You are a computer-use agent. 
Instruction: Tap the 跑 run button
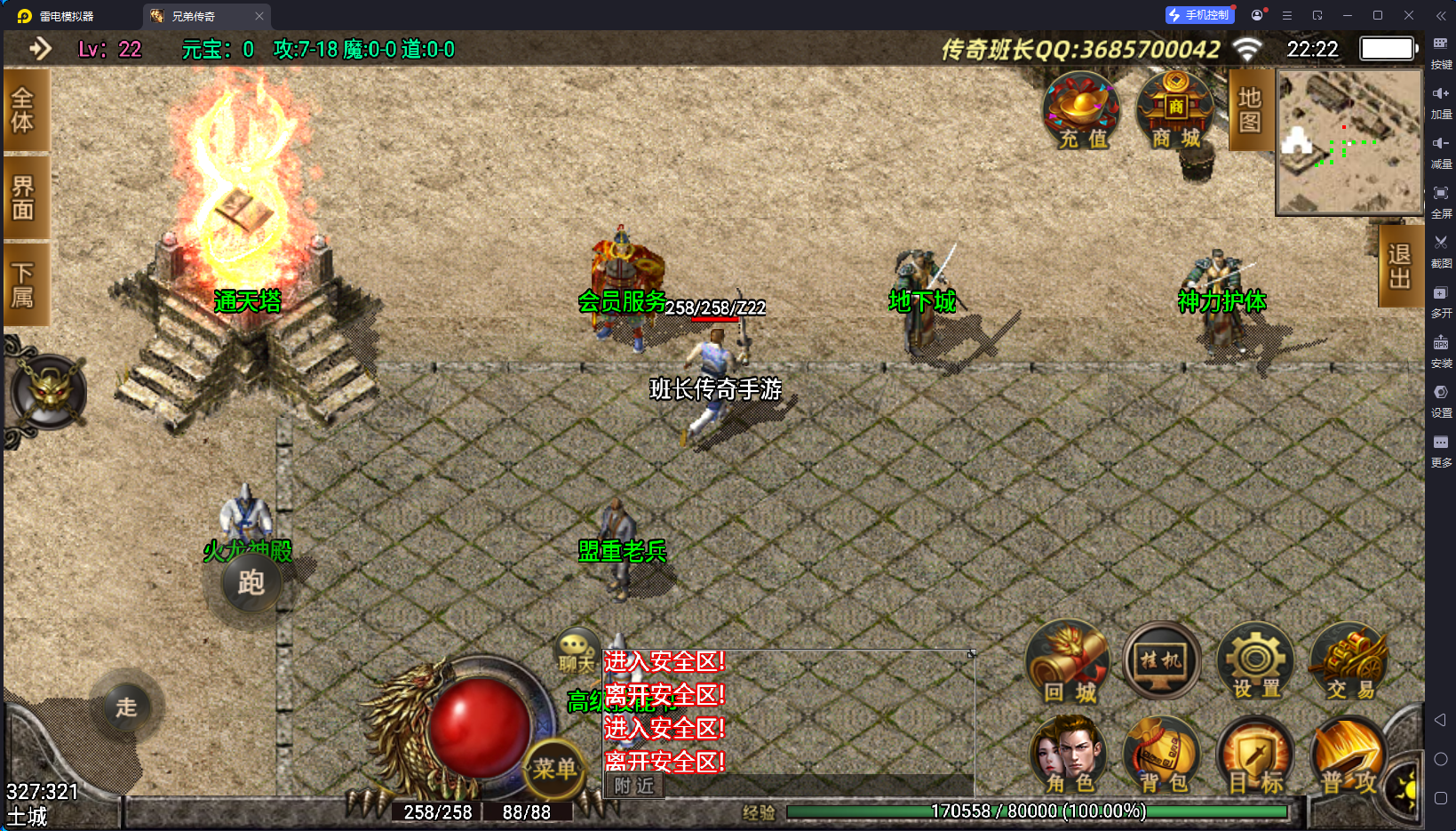pyautogui.click(x=251, y=583)
